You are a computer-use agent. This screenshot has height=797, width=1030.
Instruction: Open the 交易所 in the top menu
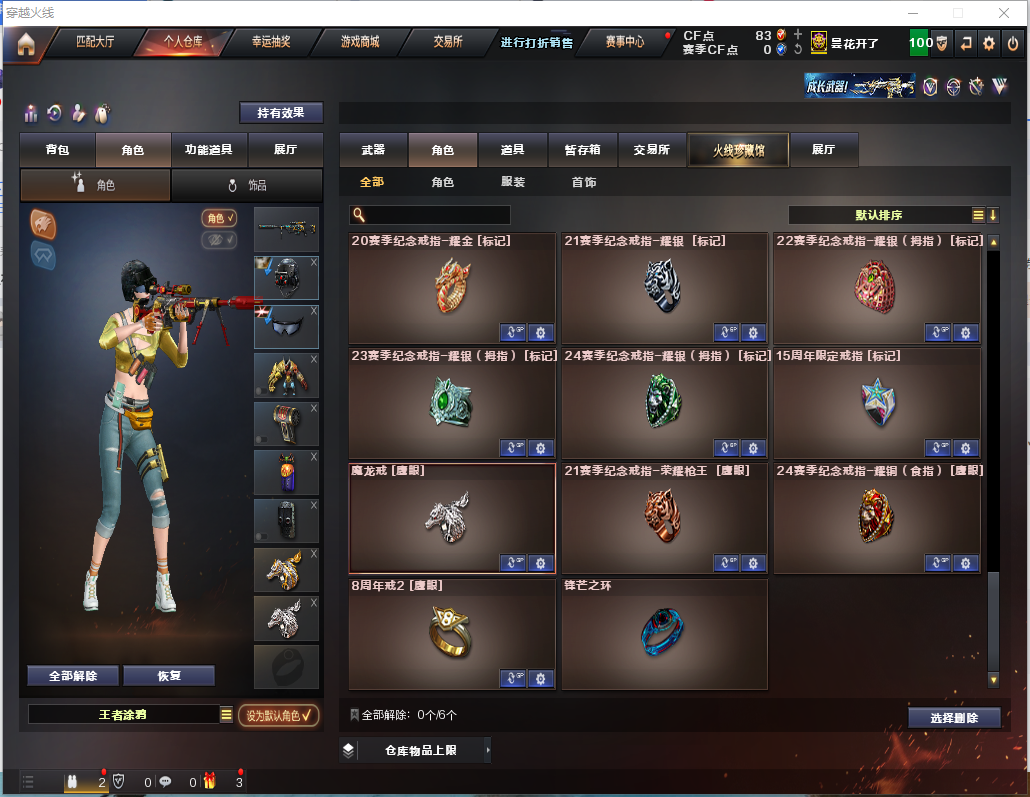447,42
